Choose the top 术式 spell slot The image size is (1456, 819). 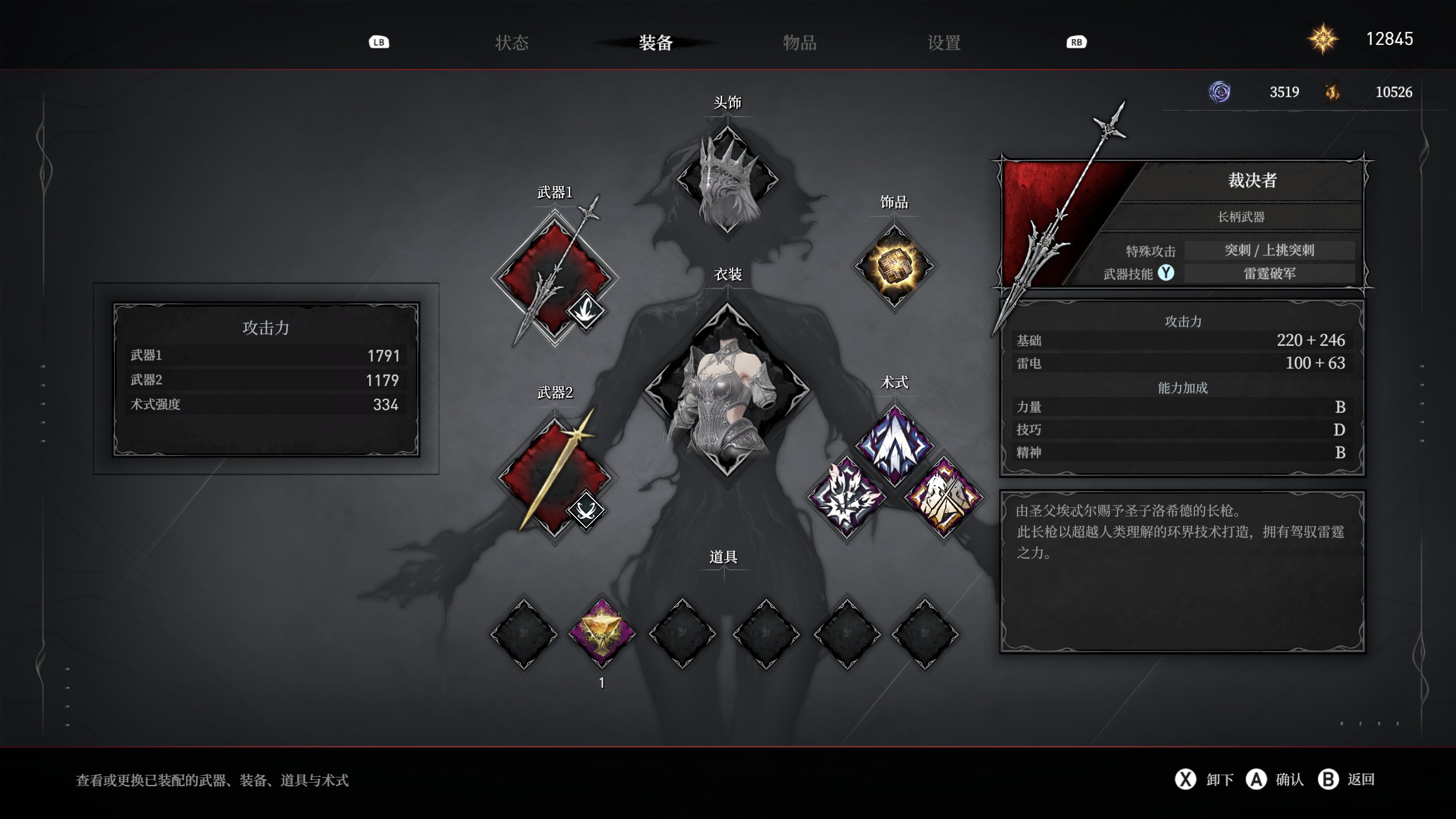(894, 446)
